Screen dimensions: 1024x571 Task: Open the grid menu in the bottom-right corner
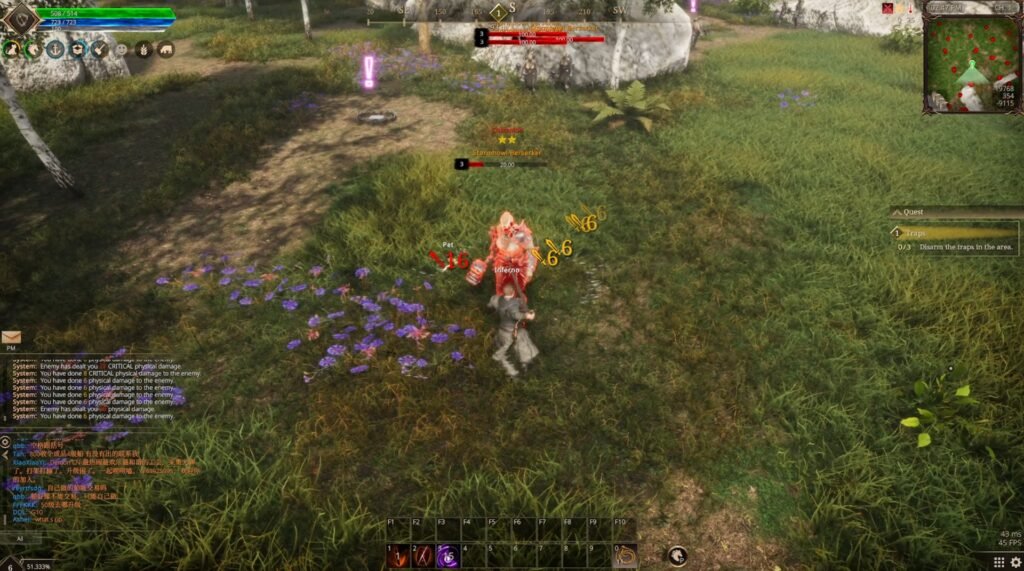998,562
